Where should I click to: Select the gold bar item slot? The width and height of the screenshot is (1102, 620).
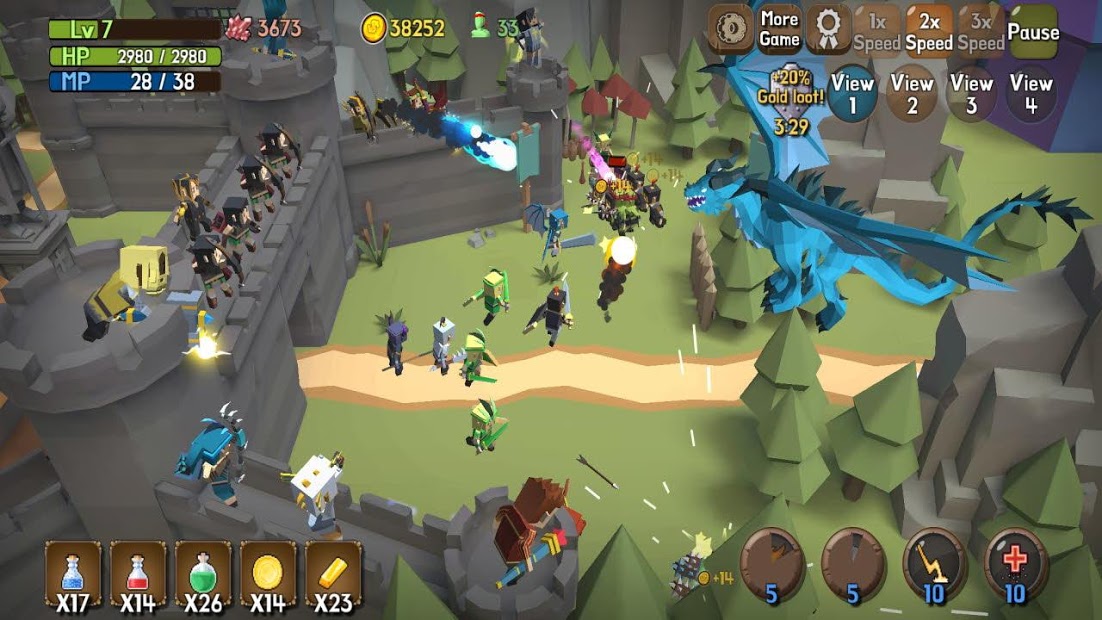click(333, 575)
